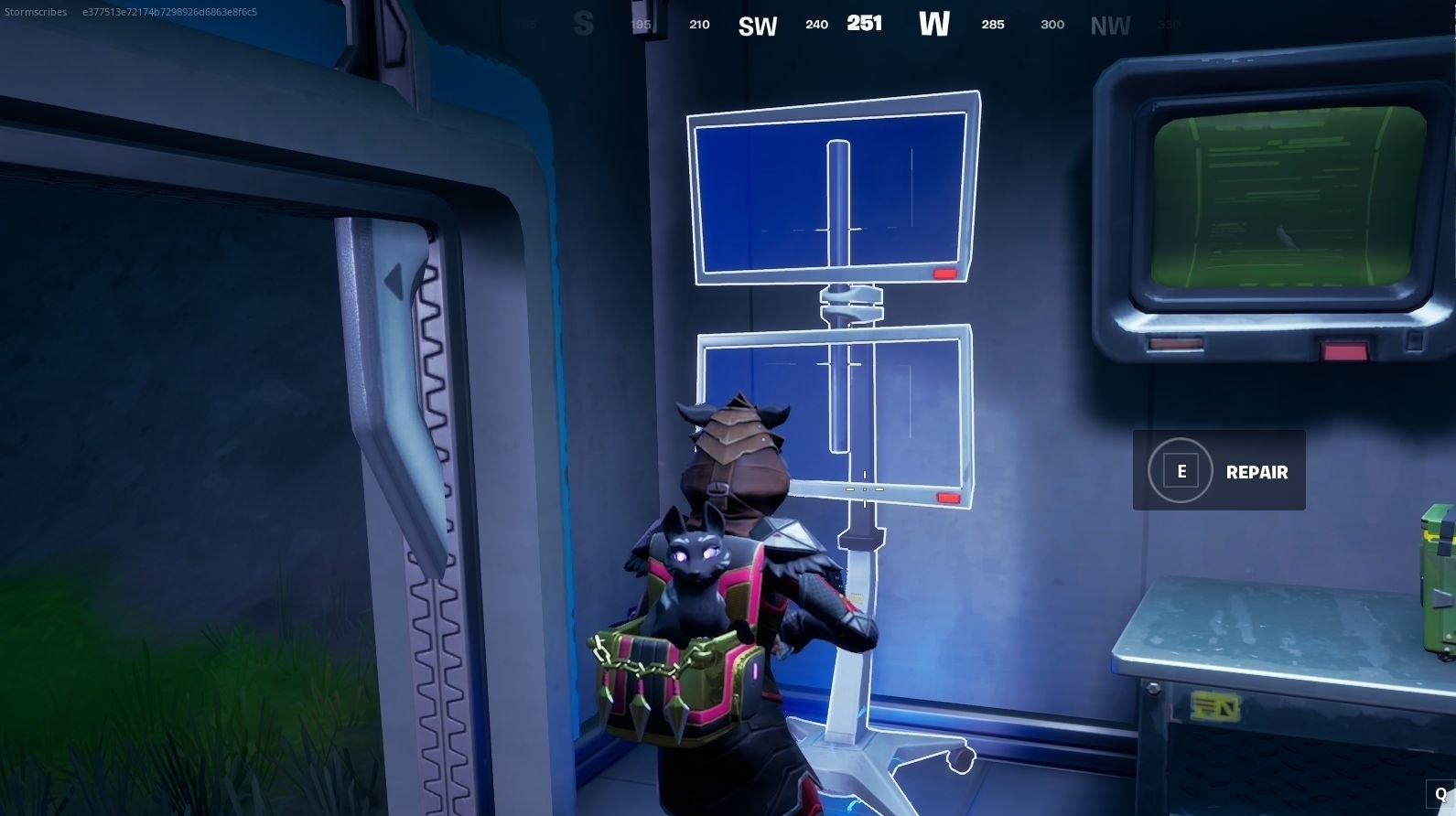Toggle the red indicator on the upper blueprint monitor
Viewport: 1456px width, 816px height.
point(944,272)
